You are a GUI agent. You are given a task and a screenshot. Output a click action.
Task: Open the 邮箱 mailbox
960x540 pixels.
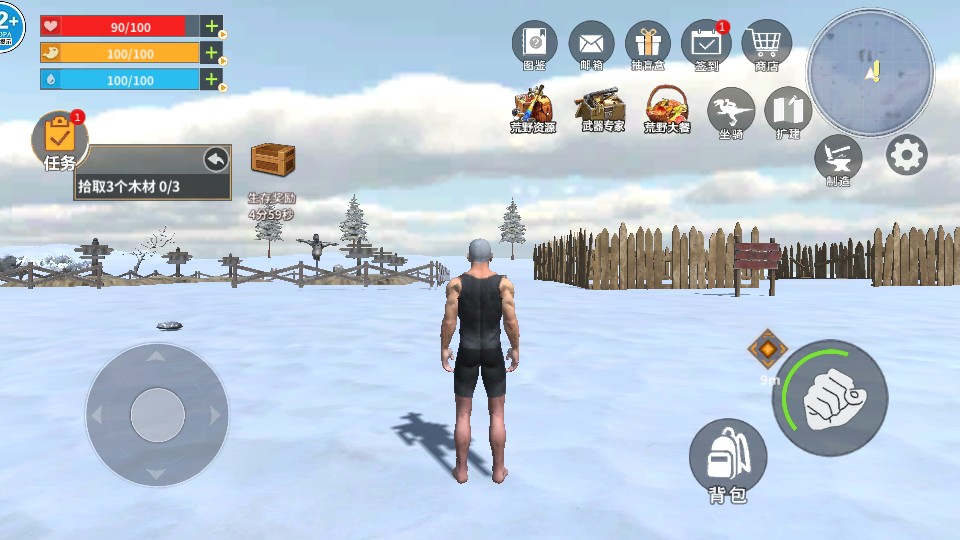click(591, 44)
